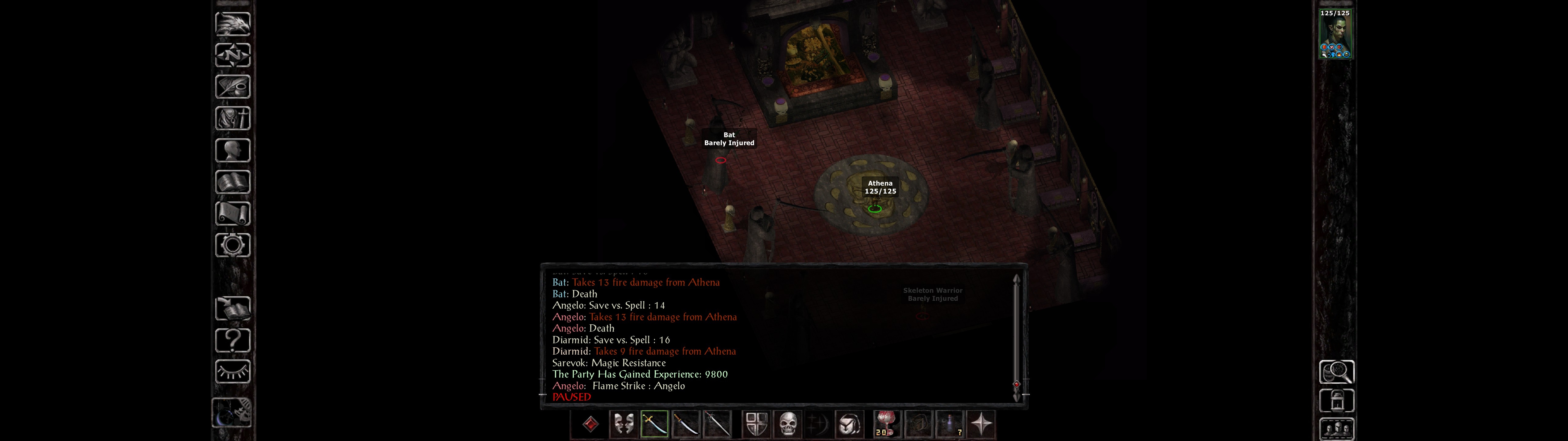The image size is (1568, 441).
Task: Click the select-all party button
Action: 1336,429
